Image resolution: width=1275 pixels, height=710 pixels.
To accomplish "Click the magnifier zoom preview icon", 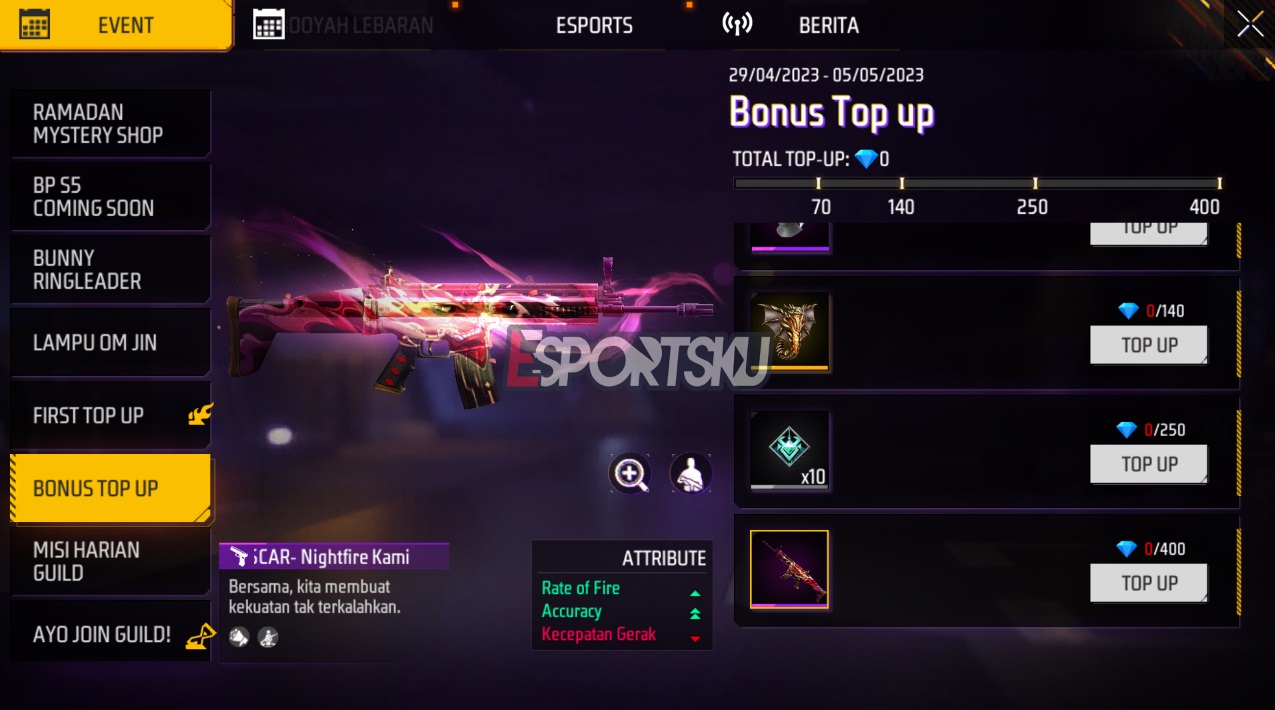I will coord(630,474).
